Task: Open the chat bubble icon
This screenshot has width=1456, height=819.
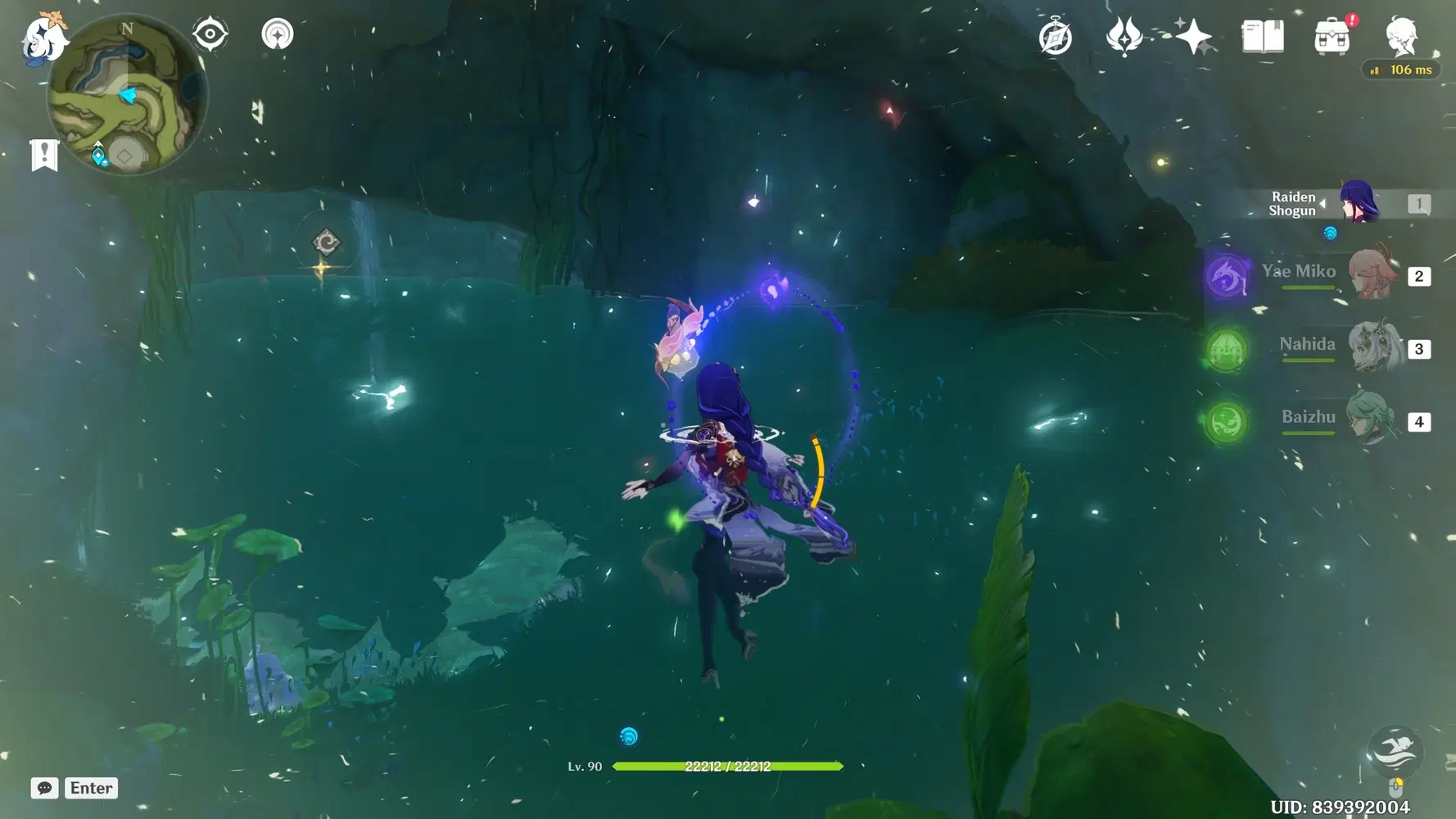Action: point(43,788)
